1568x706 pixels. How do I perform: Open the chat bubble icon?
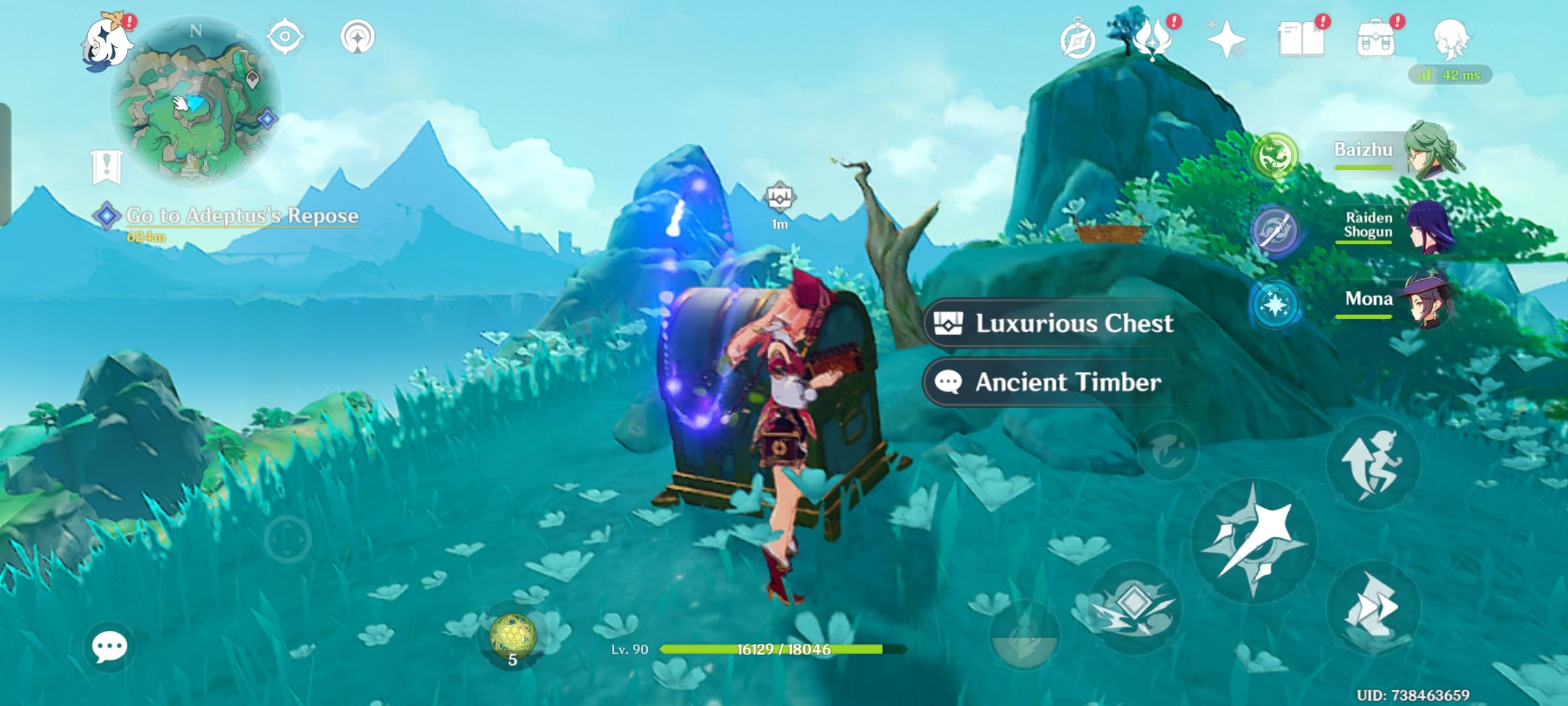[111, 647]
